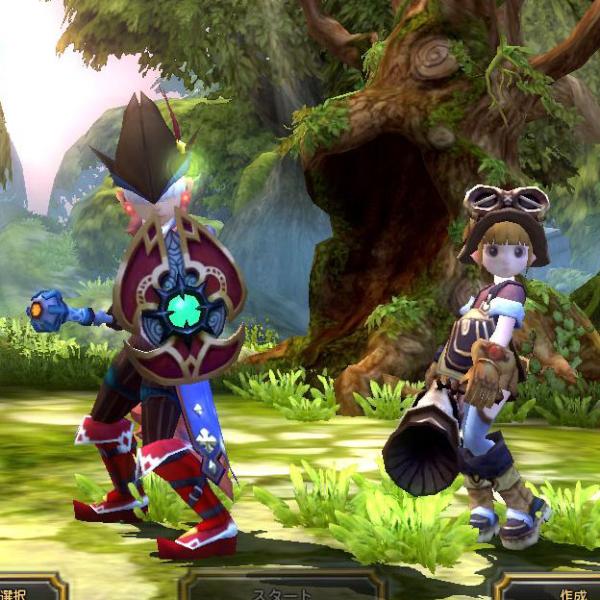Open the 作成 (Create) character button
Image resolution: width=600 pixels, height=600 pixels.
pyautogui.click(x=560, y=591)
